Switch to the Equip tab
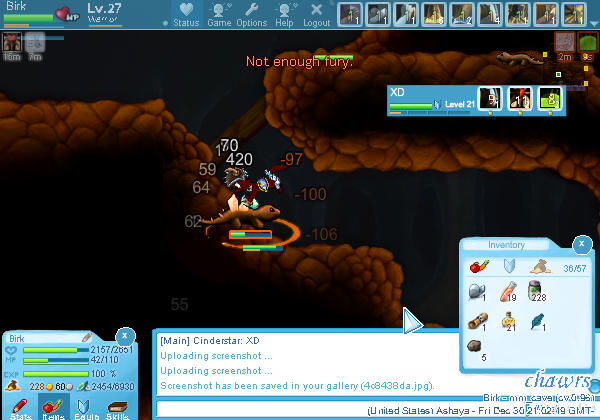600x420 pixels. pos(84,408)
